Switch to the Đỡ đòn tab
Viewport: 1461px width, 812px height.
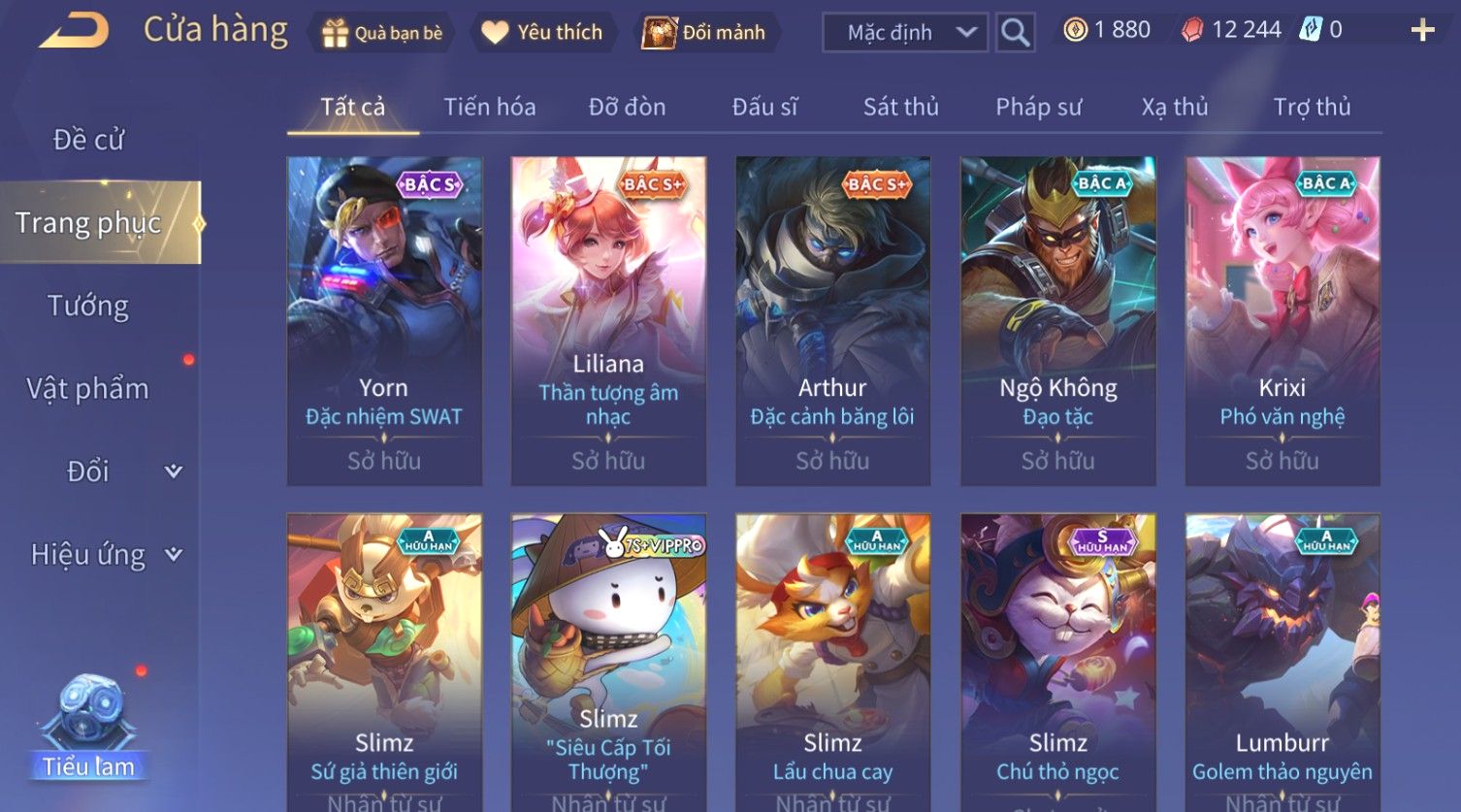pos(627,107)
